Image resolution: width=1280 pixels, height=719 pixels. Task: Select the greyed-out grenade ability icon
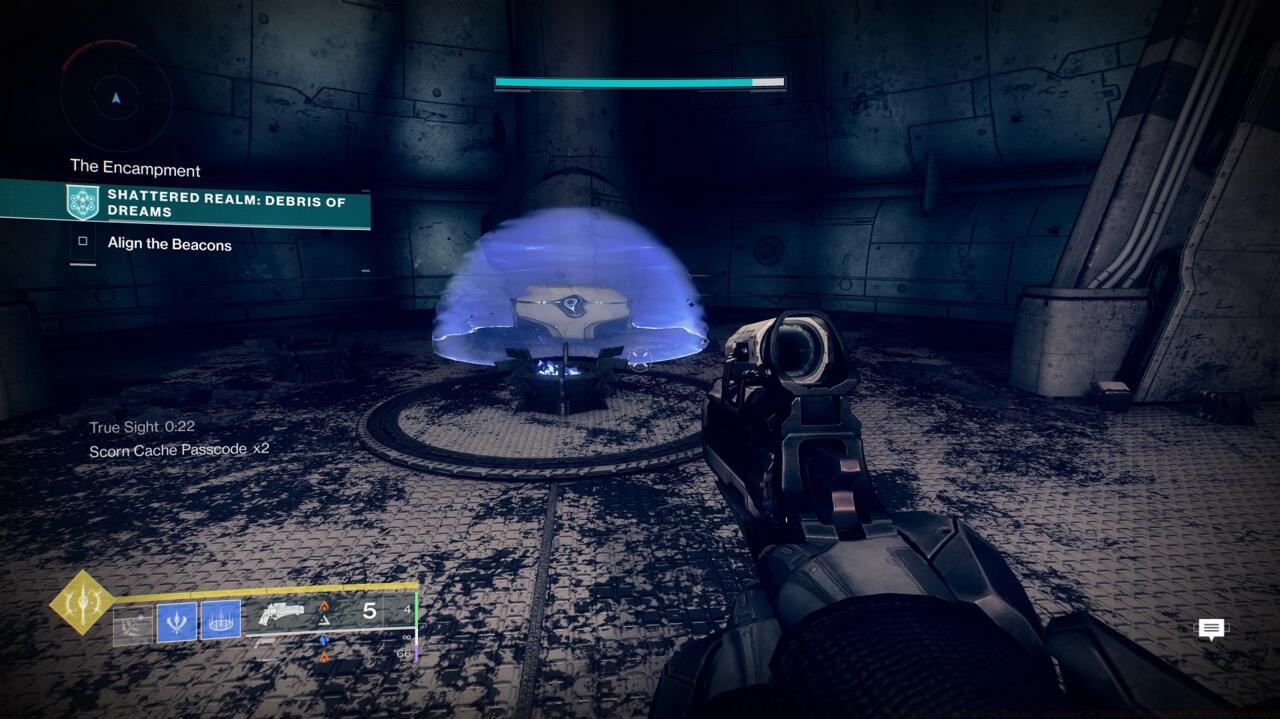(132, 625)
